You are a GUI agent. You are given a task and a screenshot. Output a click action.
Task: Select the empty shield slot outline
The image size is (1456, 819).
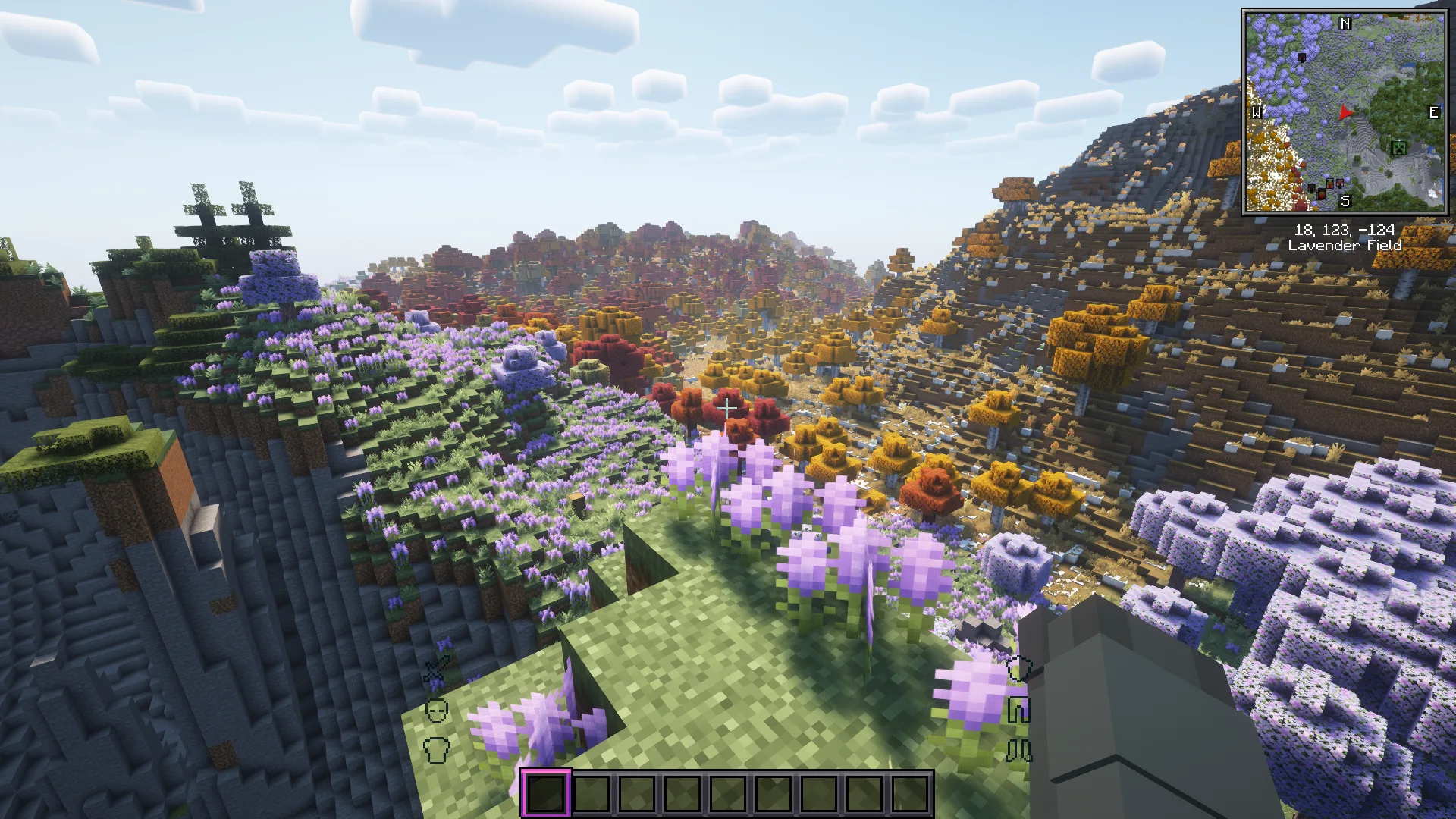coord(1018,669)
